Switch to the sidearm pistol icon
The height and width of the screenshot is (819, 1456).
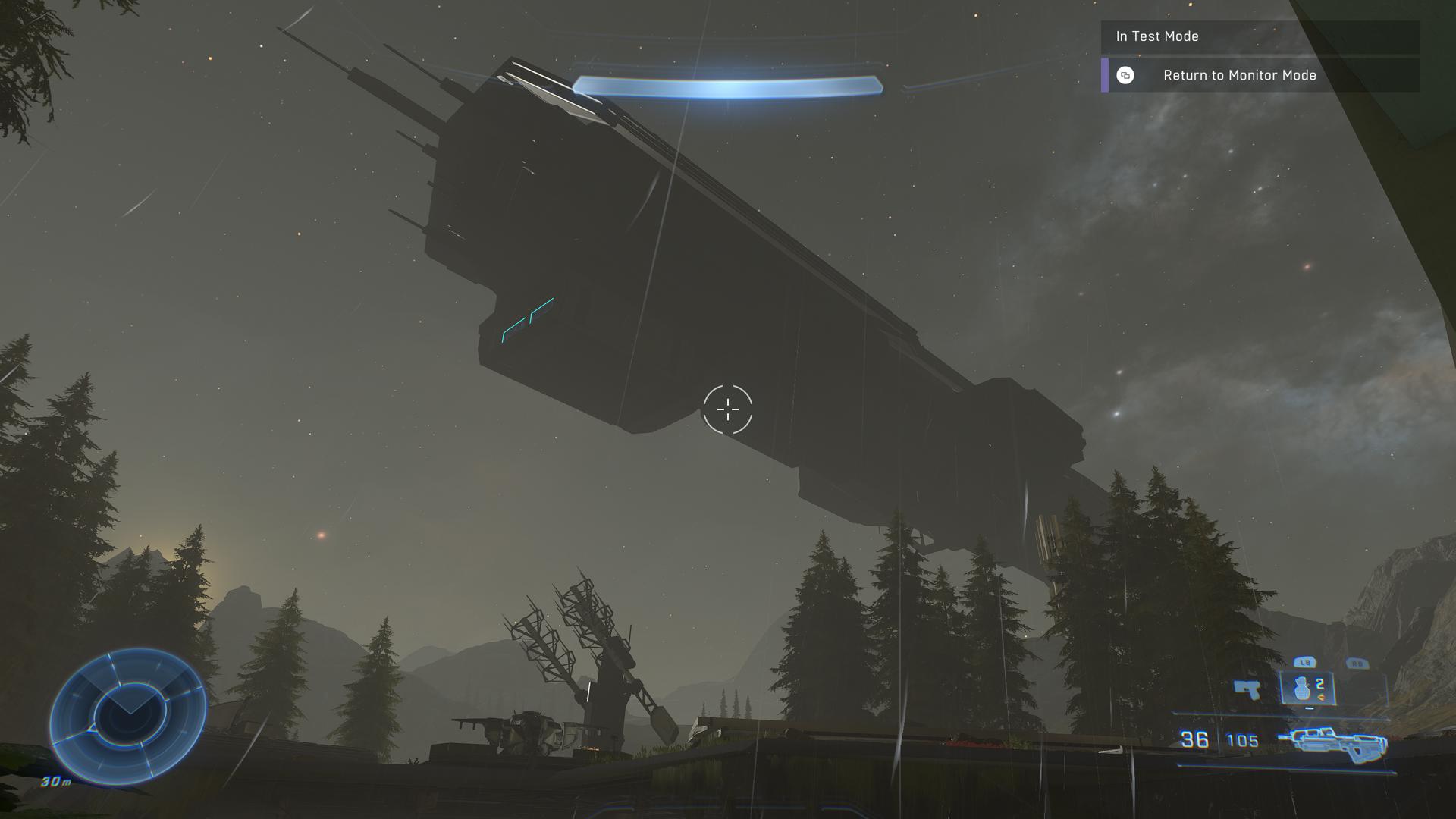pos(1246,689)
